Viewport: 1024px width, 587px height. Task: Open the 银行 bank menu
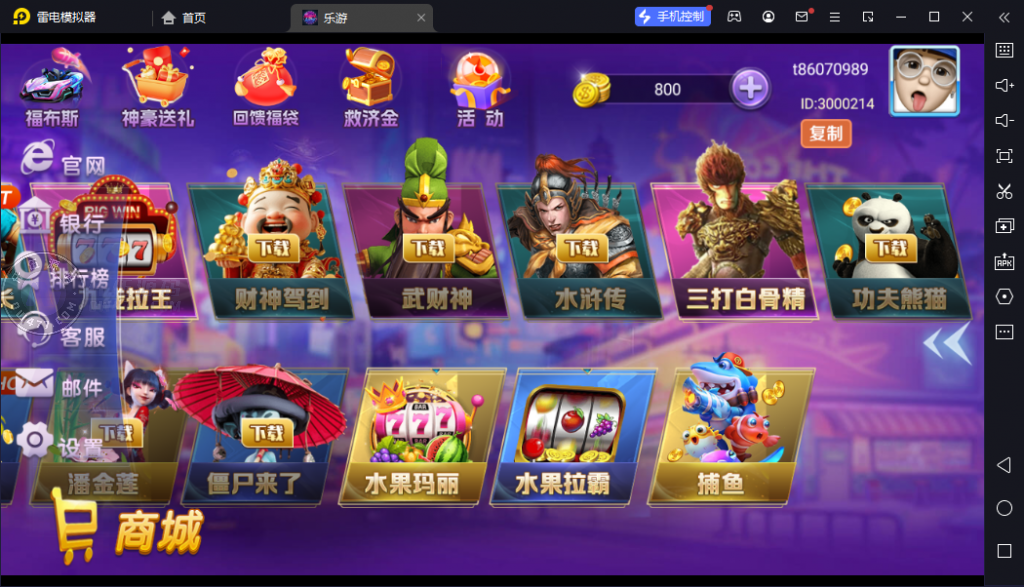[62, 222]
